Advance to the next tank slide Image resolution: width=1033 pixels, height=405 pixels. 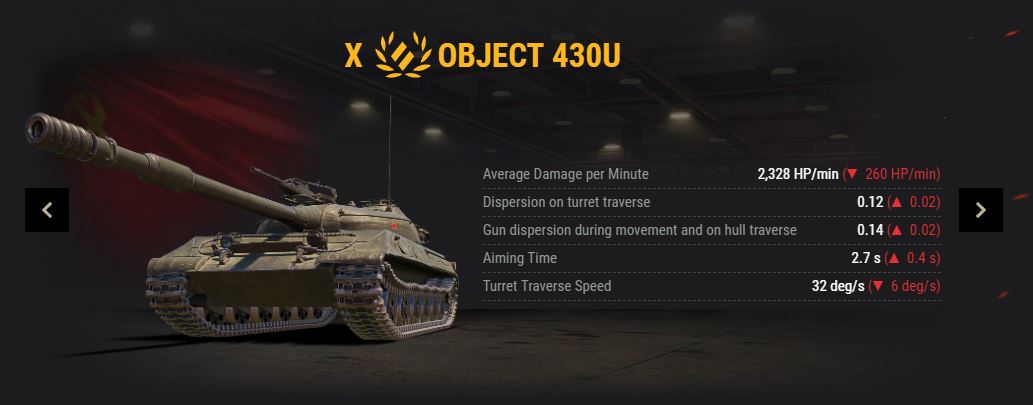980,210
